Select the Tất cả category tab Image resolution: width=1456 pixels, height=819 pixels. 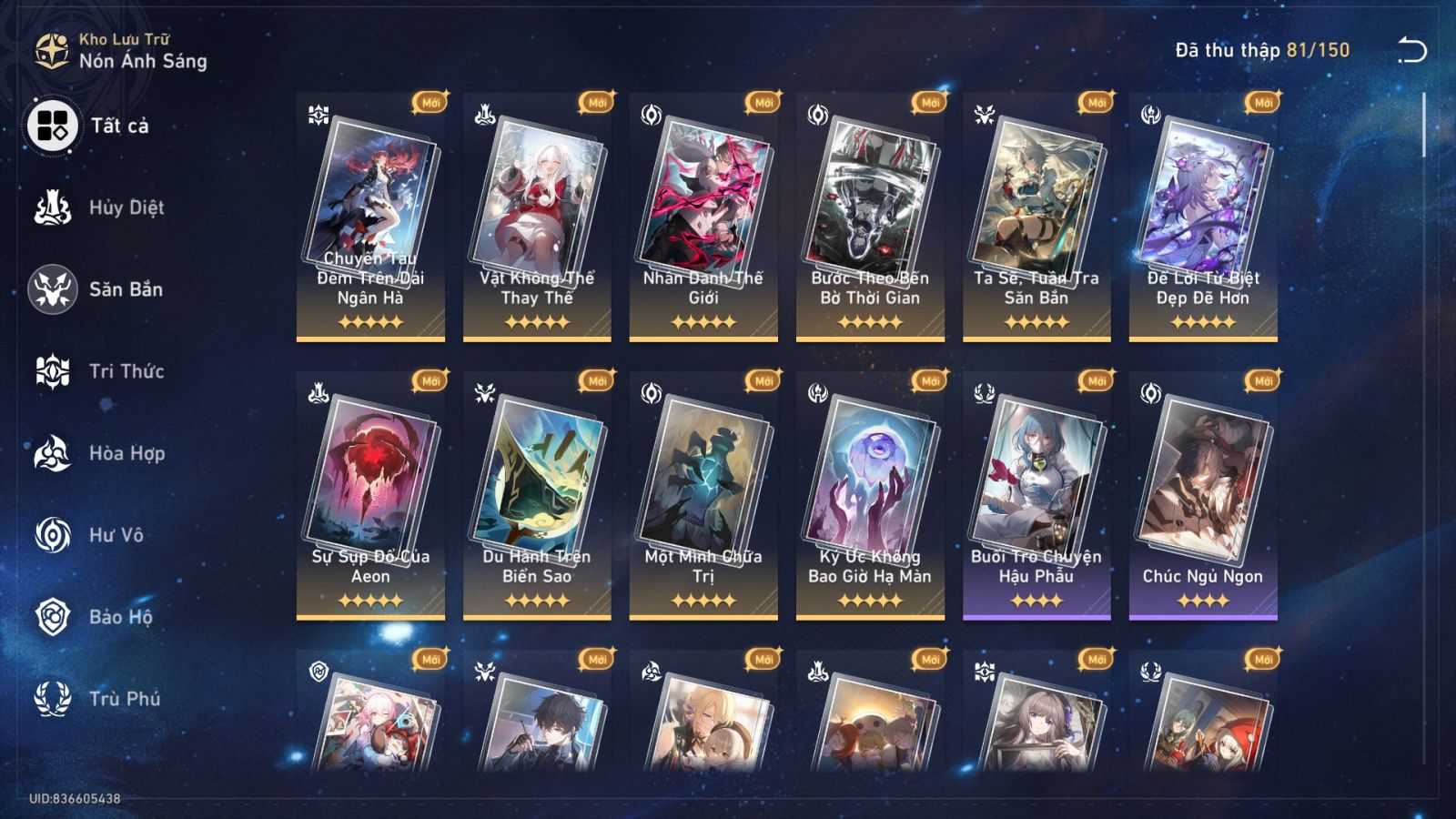pos(91,126)
